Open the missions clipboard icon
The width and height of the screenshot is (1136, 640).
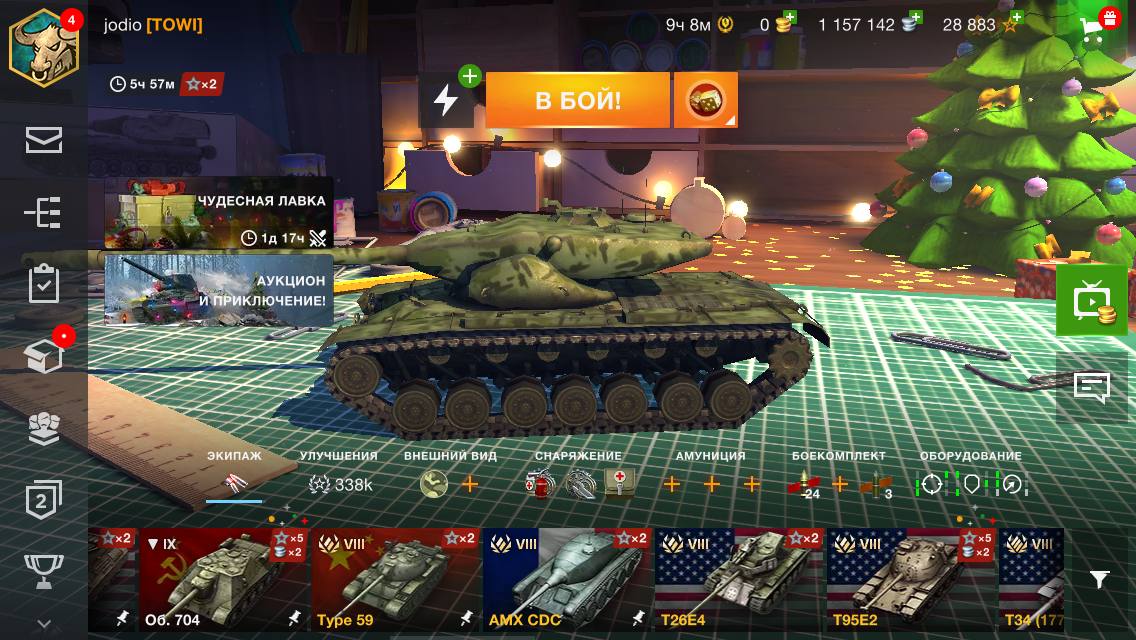click(43, 285)
